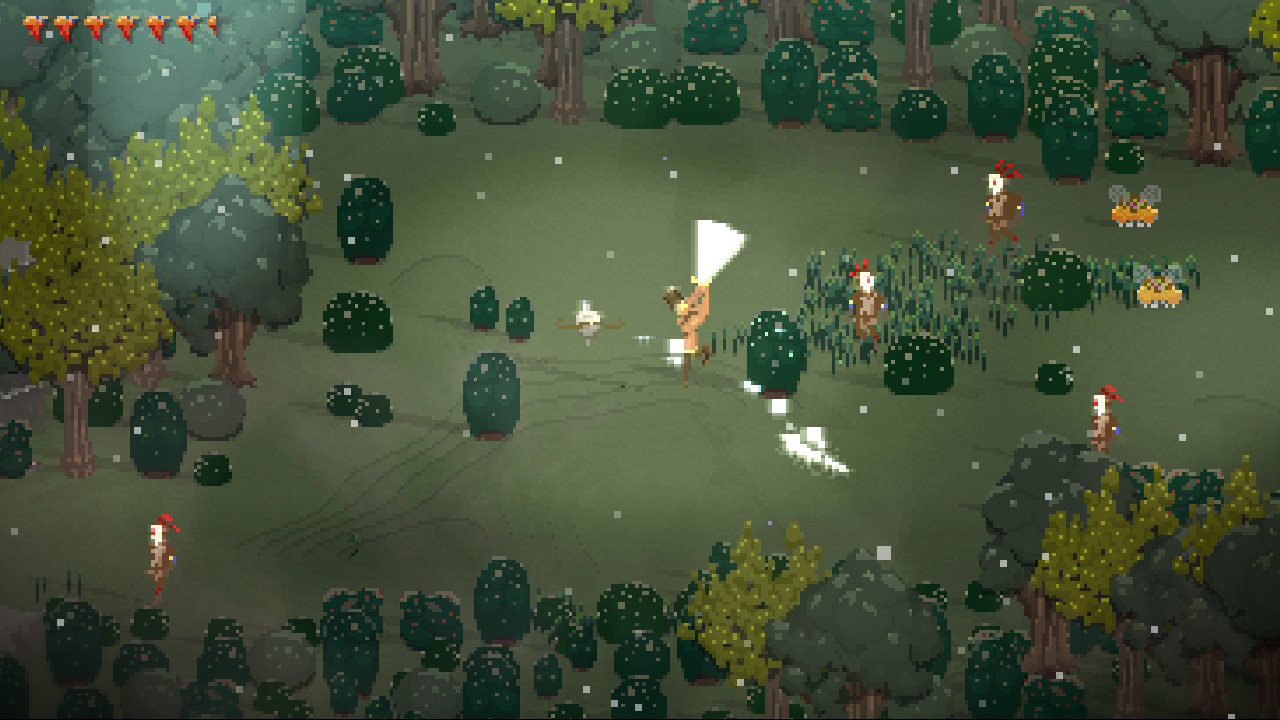Click the moth creature sitting in the tall grass
This screenshot has width=1280, height=720.
click(x=1158, y=290)
